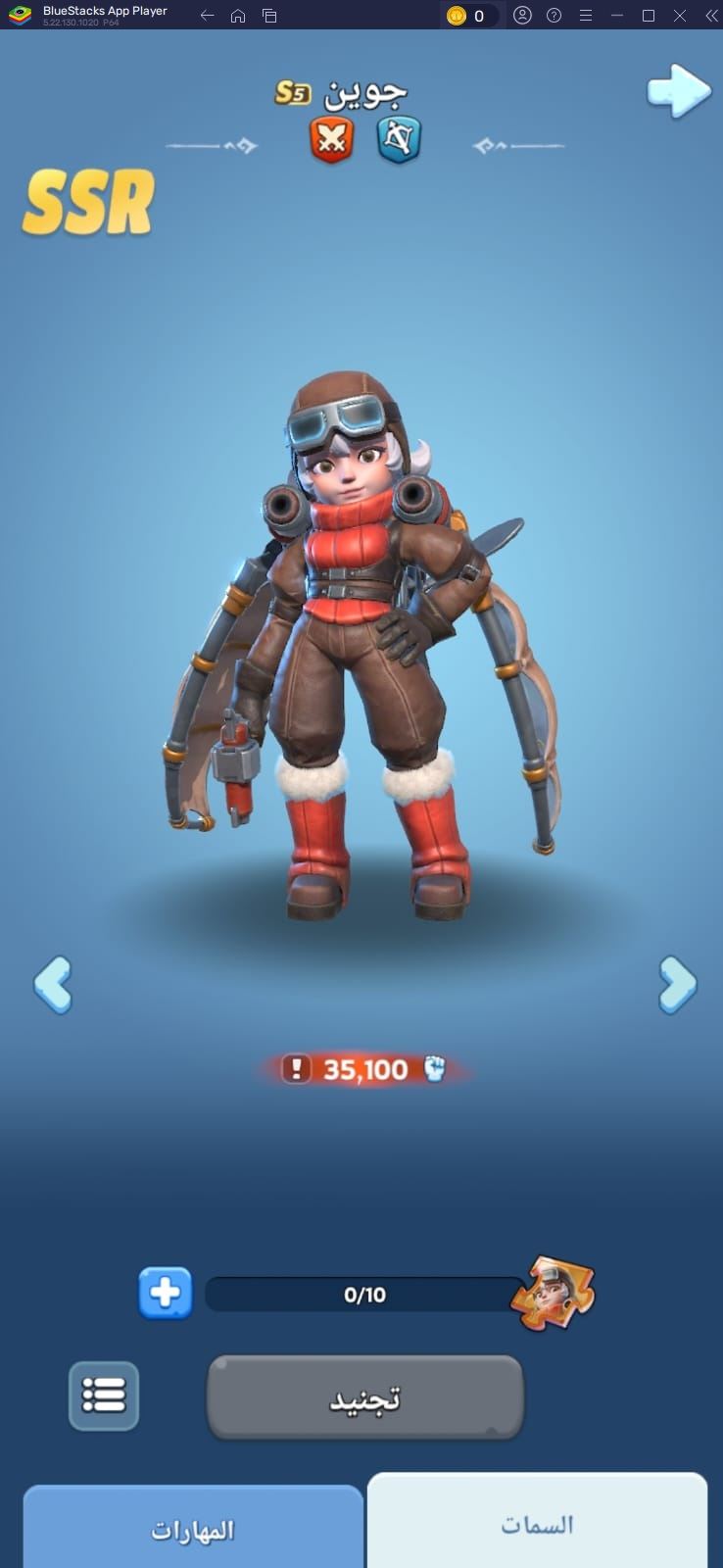Image resolution: width=723 pixels, height=1568 pixels.
Task: Open the list menu button
Action: [104, 1395]
